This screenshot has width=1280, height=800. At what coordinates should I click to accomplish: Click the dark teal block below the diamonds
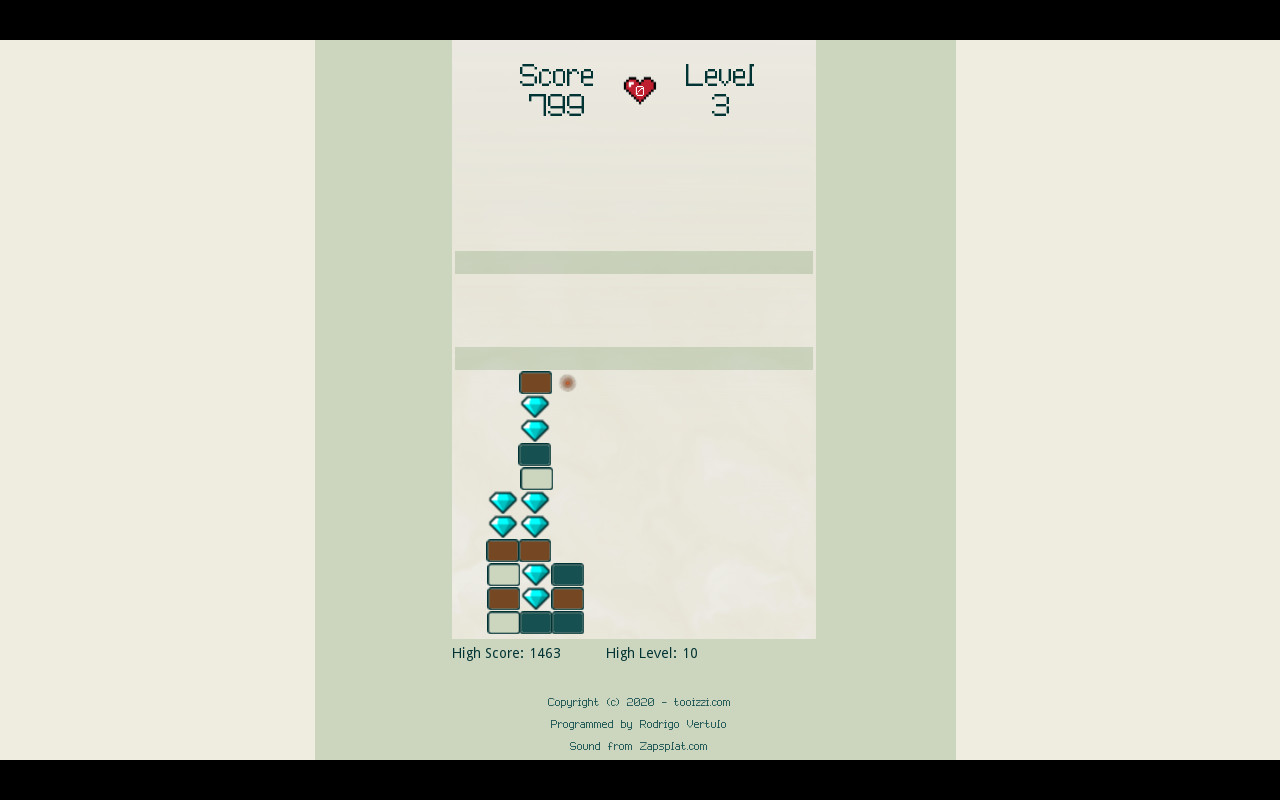click(x=535, y=454)
